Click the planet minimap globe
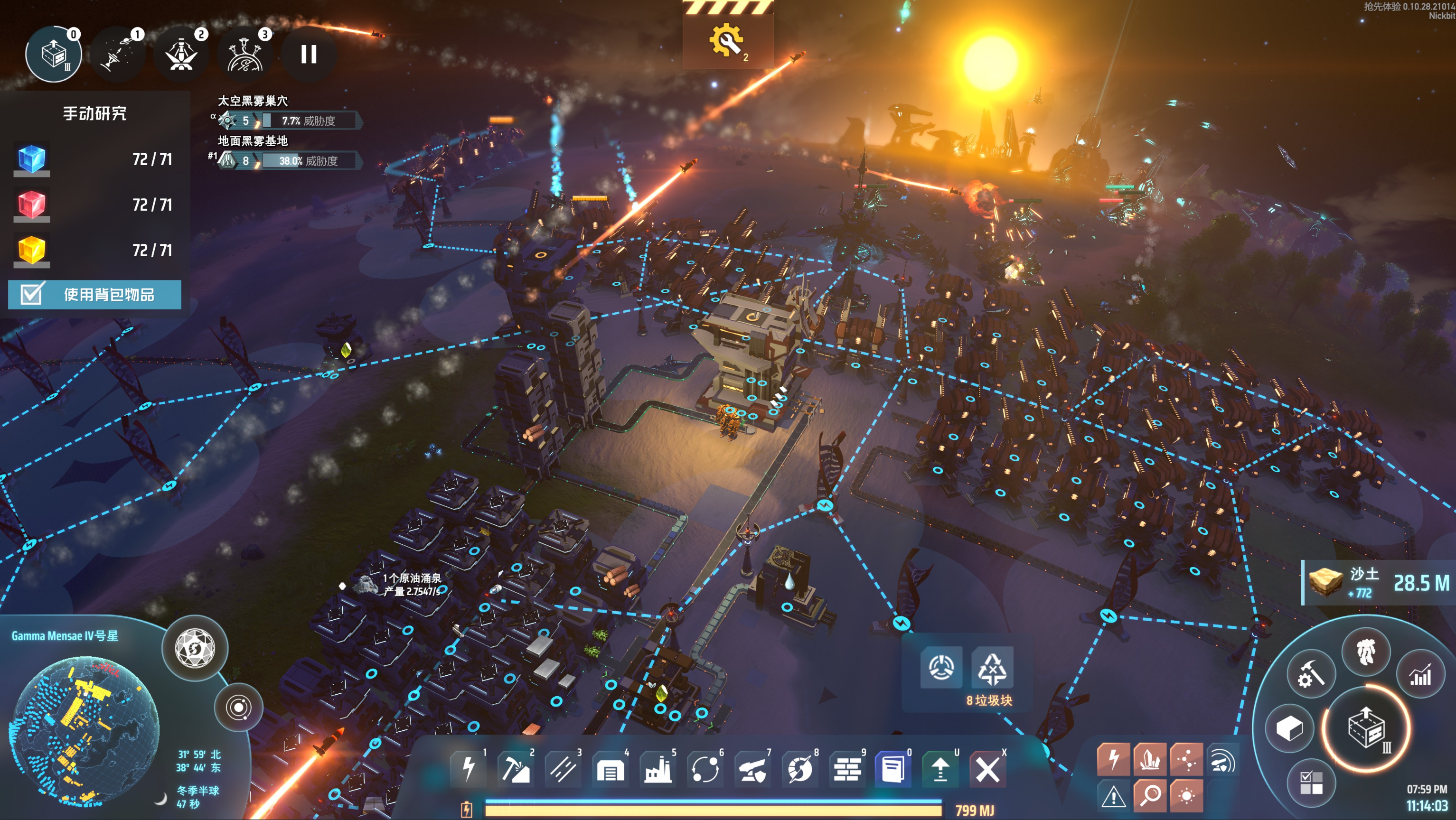The image size is (1456, 820). pos(85,729)
